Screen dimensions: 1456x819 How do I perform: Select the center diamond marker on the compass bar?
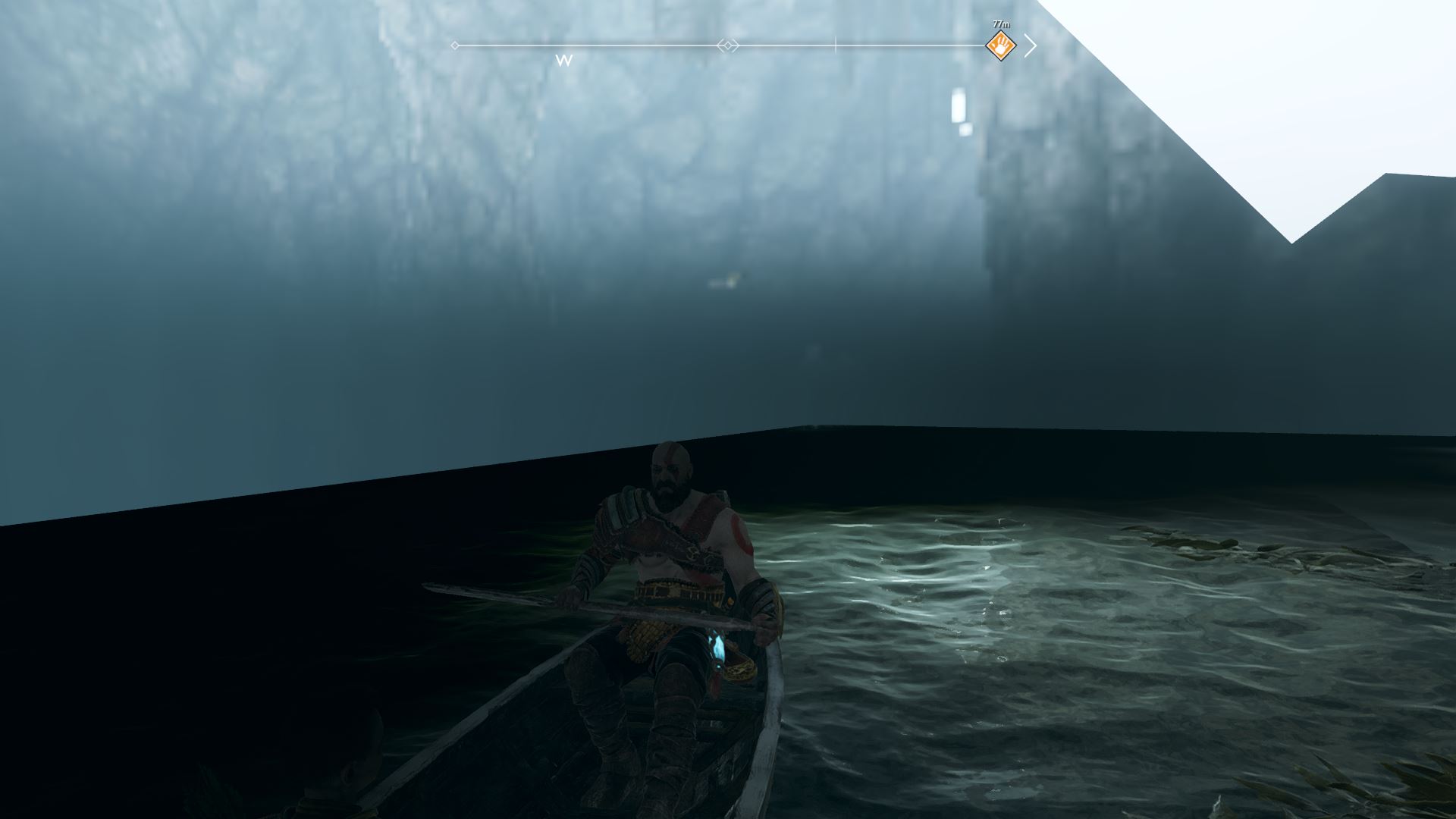(x=729, y=46)
